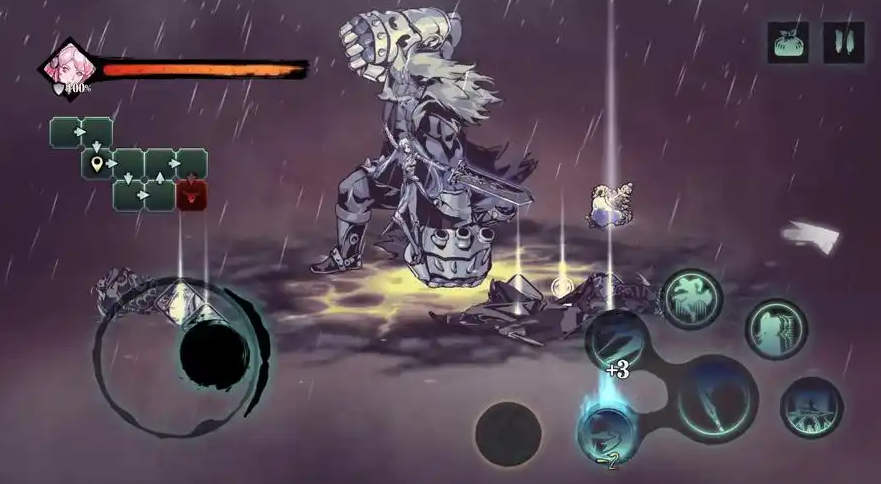
Task: Tap the dark empty round button
Action: [507, 435]
